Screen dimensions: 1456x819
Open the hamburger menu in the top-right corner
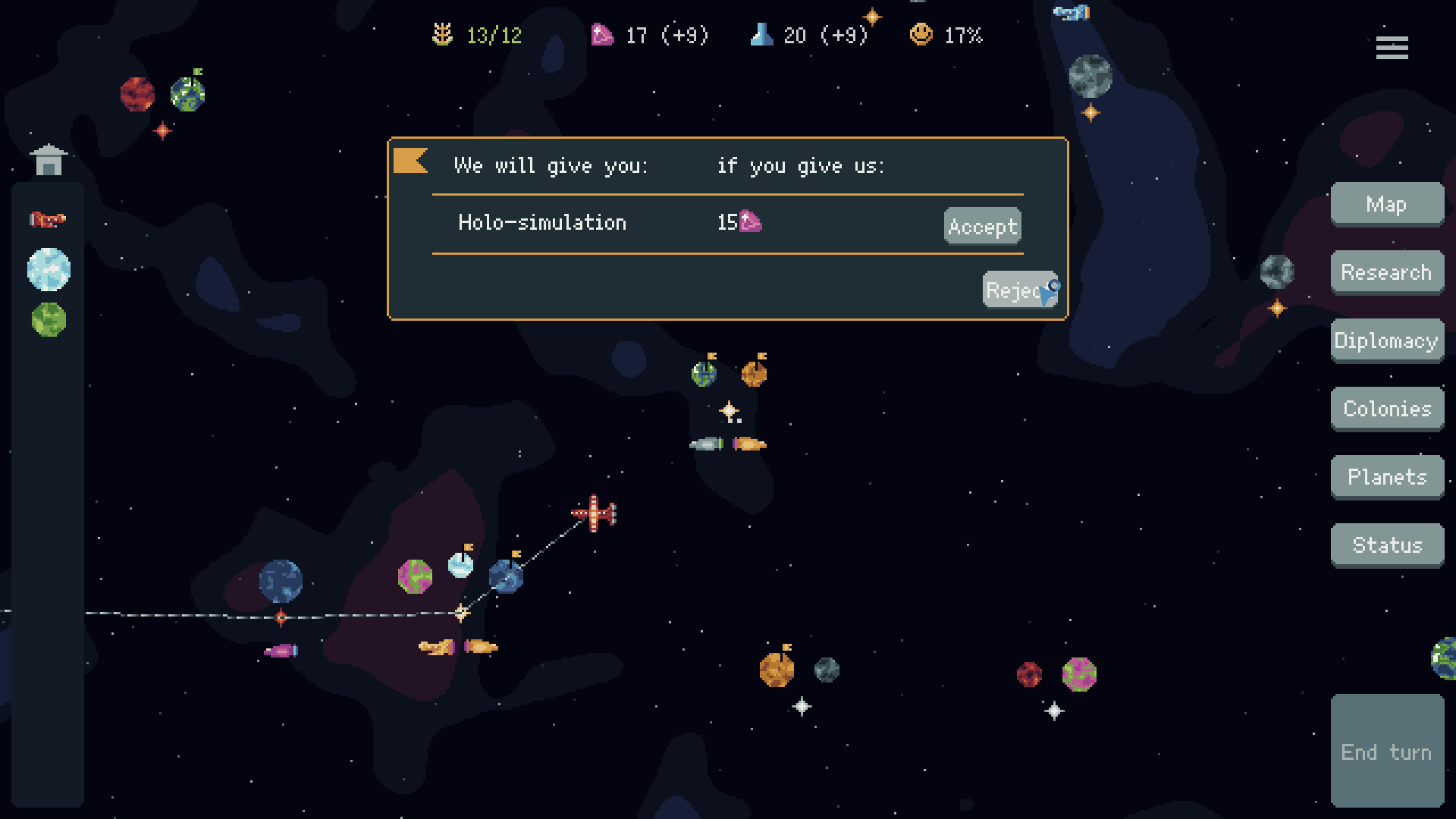point(1392,48)
